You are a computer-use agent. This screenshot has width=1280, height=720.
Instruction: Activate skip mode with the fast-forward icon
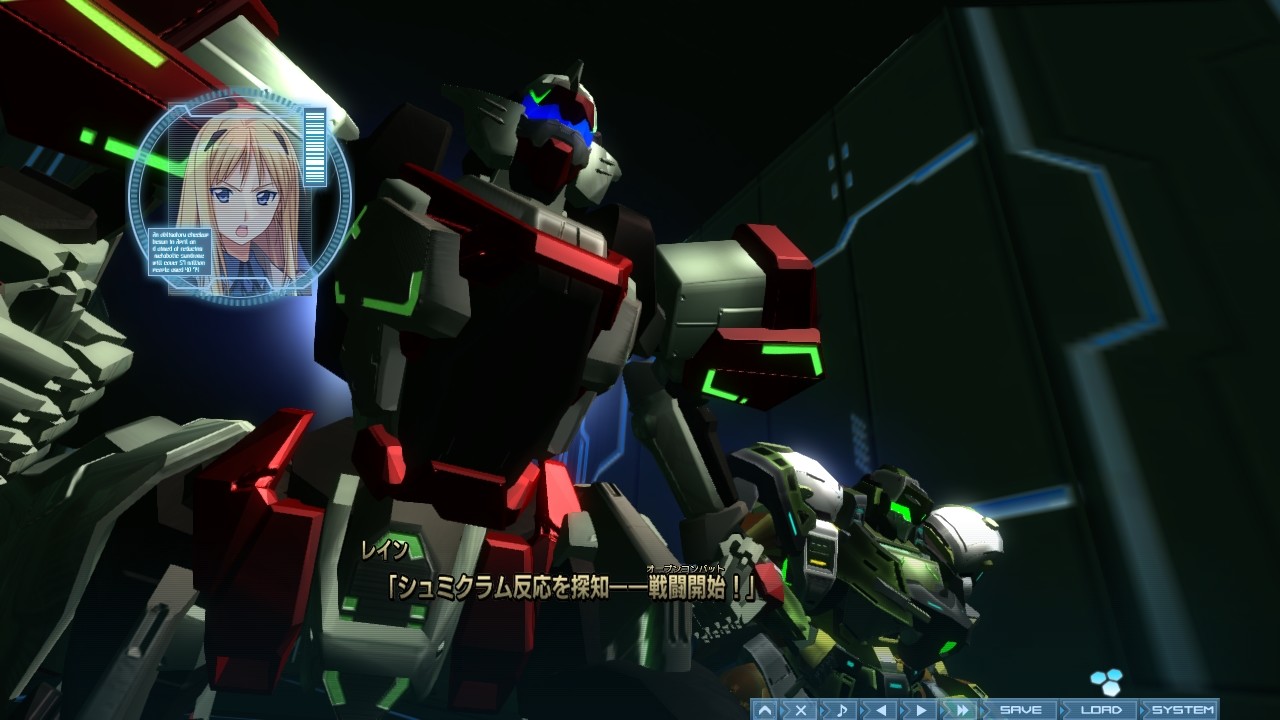click(x=961, y=708)
